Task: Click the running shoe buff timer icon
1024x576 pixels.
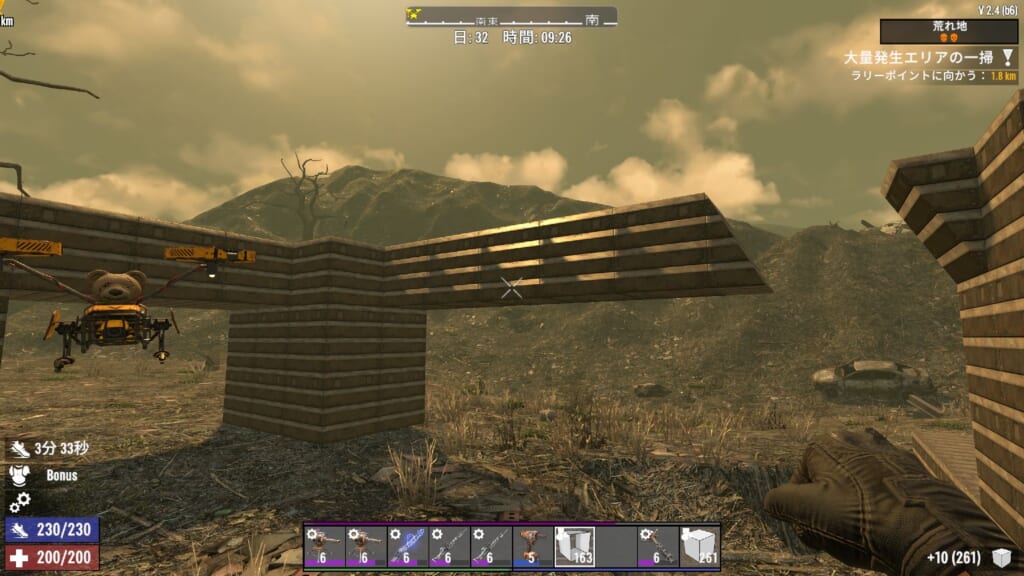Action: [x=20, y=451]
